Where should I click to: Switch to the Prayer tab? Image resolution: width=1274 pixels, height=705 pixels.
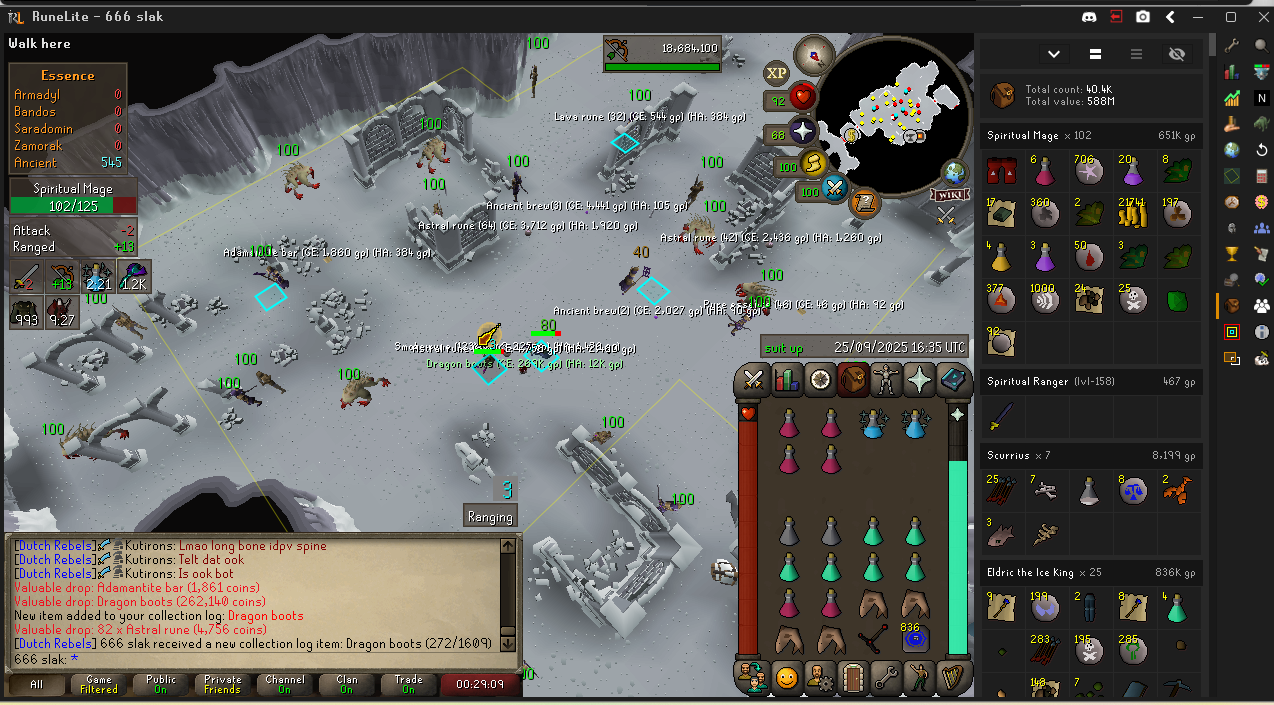[919, 380]
